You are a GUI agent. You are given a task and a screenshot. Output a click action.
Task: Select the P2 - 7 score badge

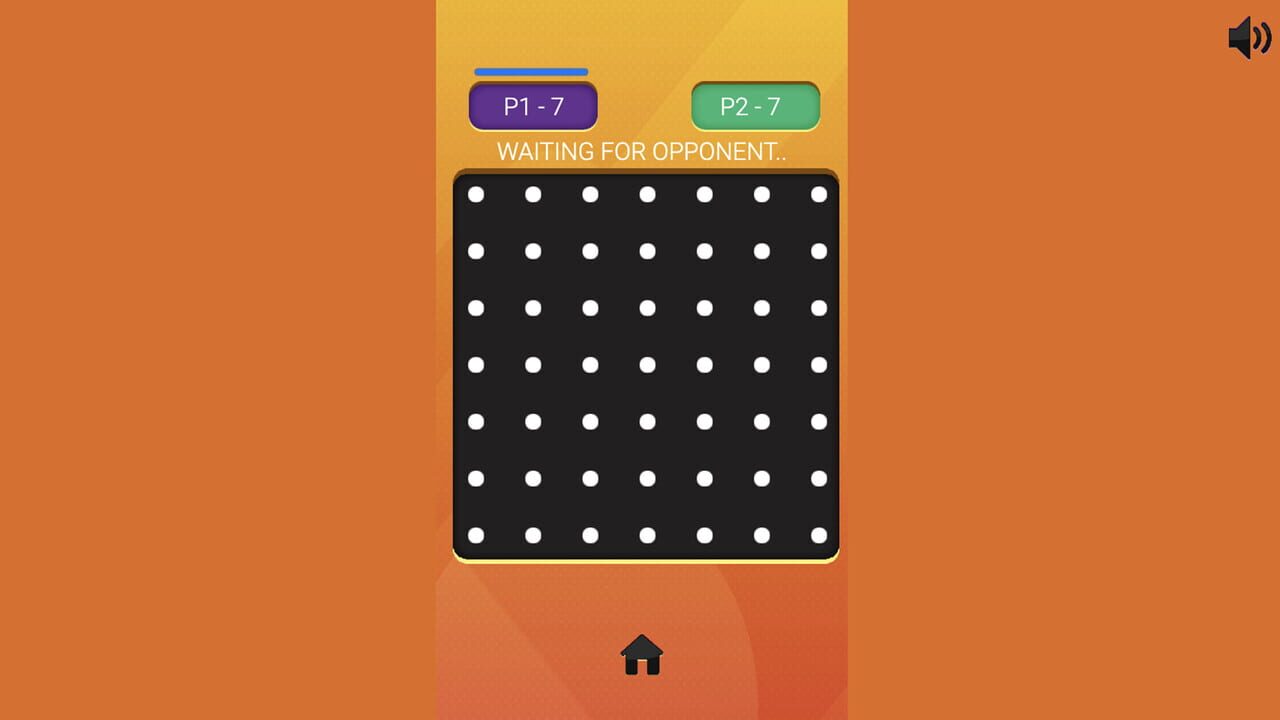pyautogui.click(x=755, y=105)
